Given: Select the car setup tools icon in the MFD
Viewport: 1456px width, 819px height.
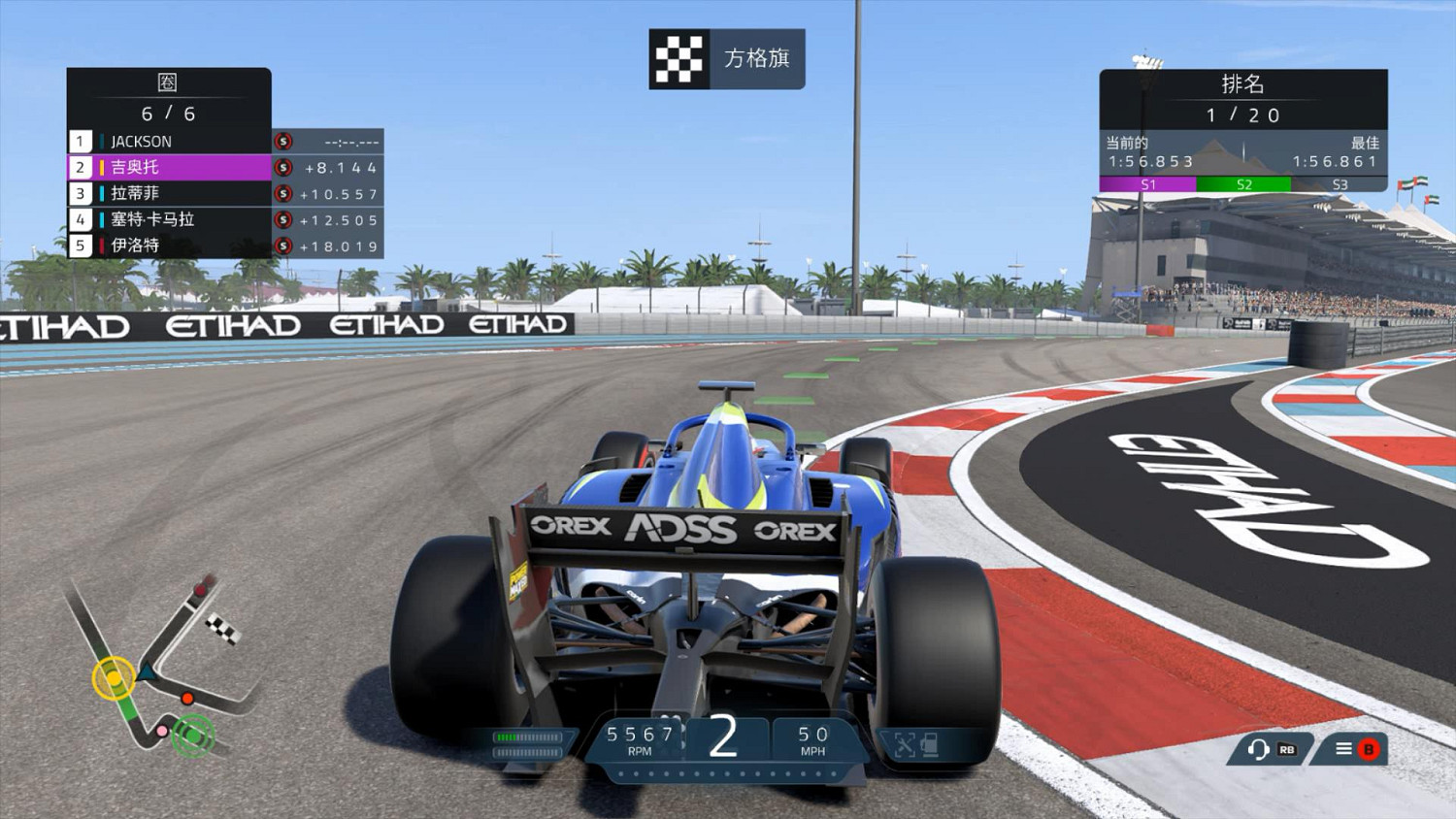Looking at the screenshot, I should 905,746.
